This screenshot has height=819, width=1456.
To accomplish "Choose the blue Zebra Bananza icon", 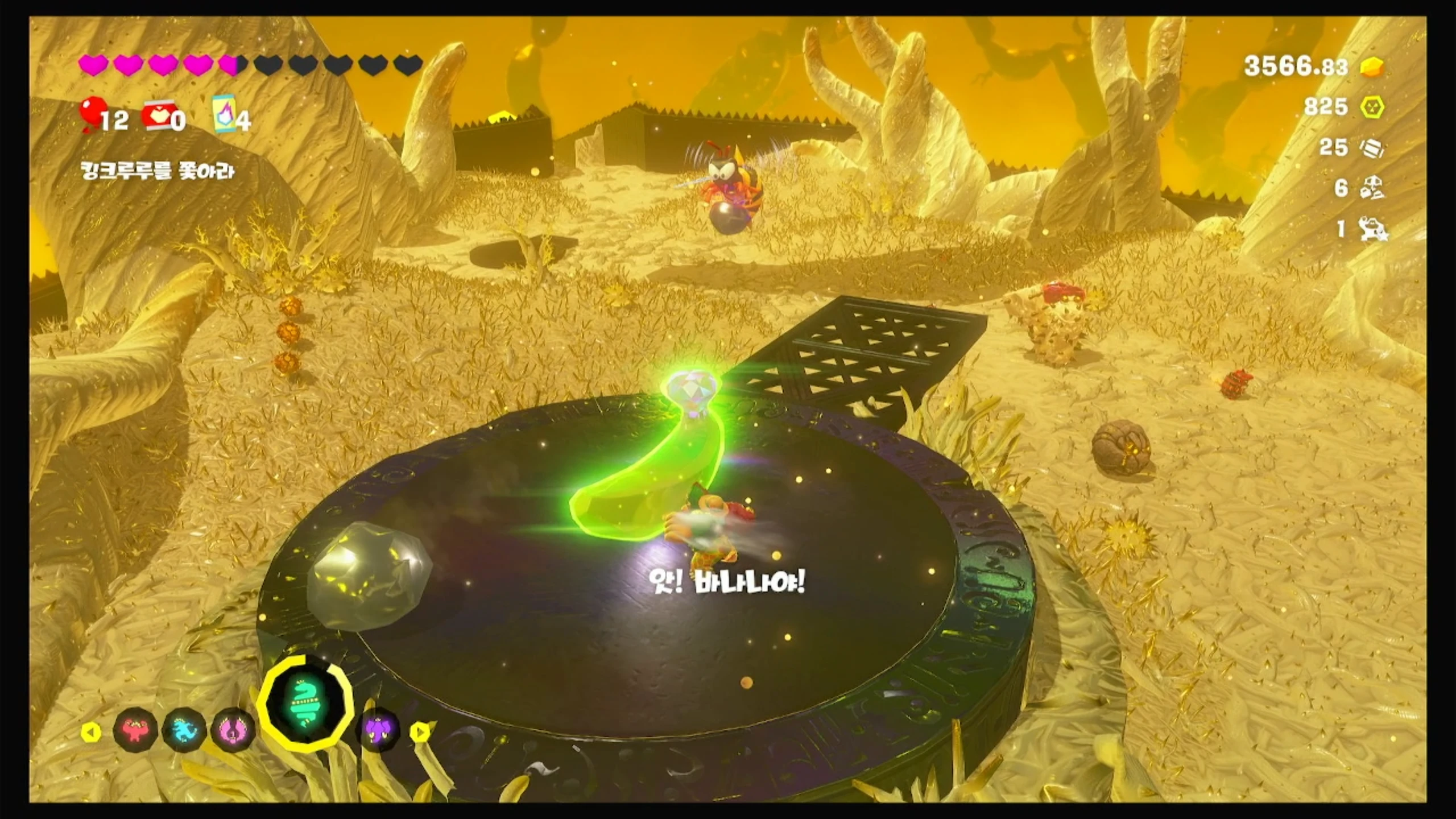I will [x=184, y=730].
